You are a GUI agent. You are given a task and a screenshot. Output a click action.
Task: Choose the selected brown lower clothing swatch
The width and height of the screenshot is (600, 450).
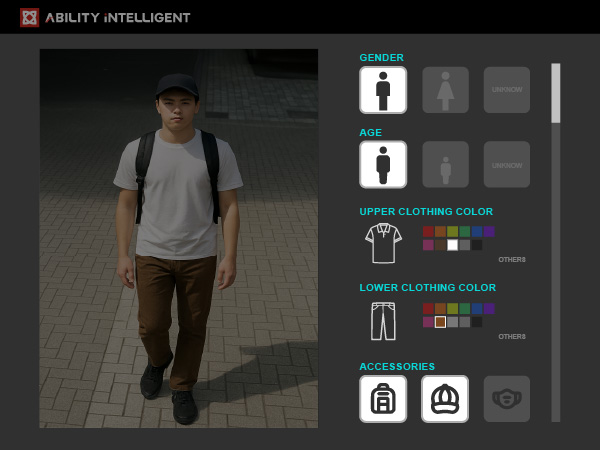click(x=440, y=322)
